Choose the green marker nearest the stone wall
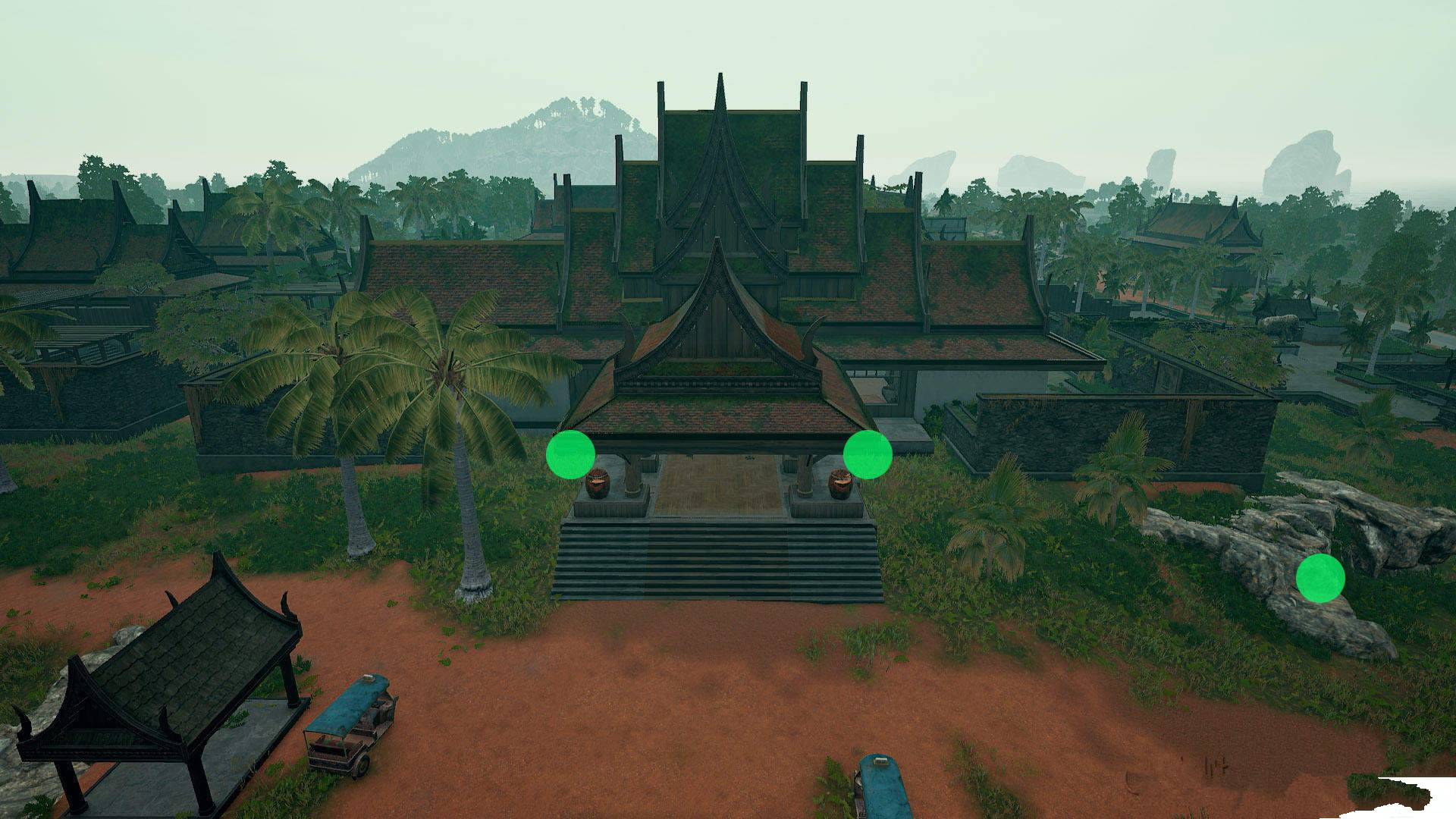Screen dimensions: 1456x819 pos(868,454)
